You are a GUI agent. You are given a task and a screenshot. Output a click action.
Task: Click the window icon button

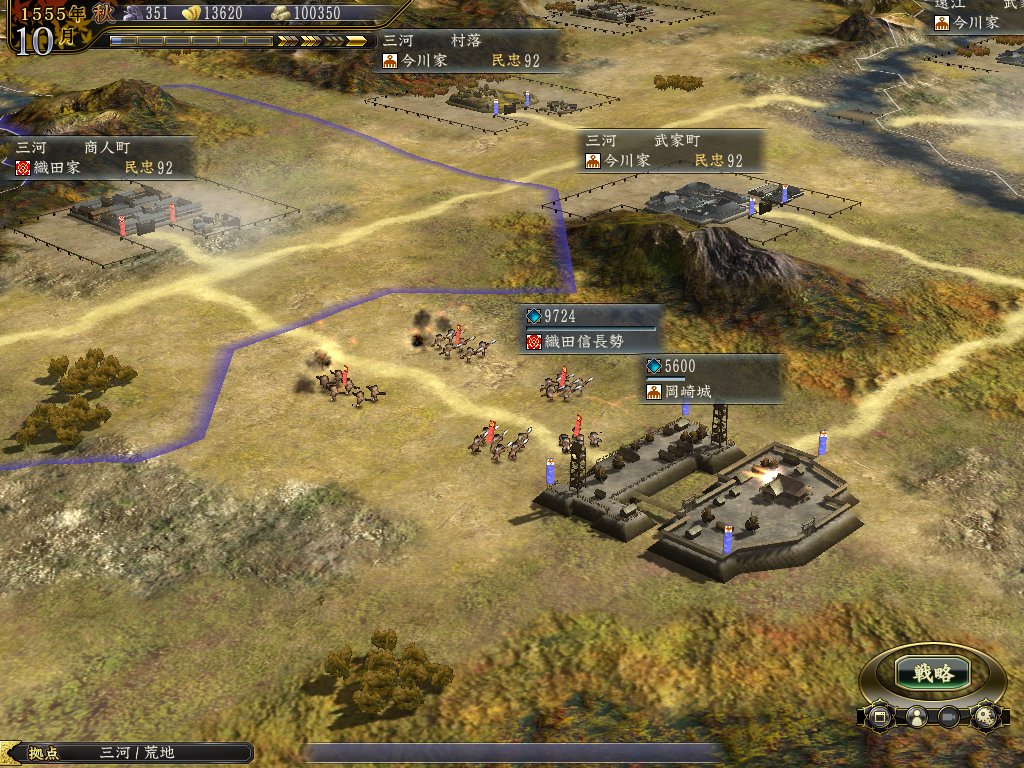pyautogui.click(x=880, y=716)
